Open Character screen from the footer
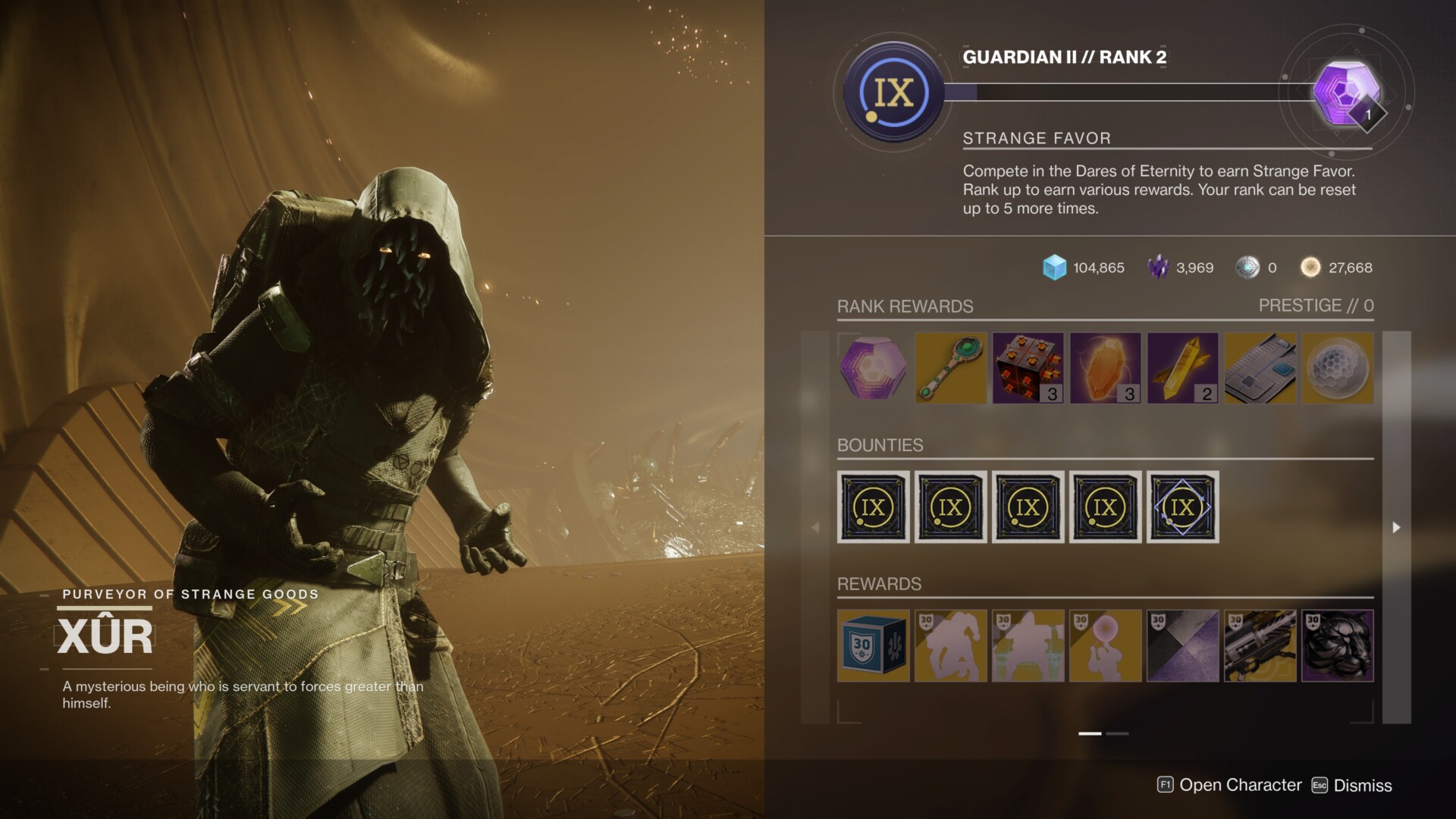Viewport: 1456px width, 819px height. [1230, 786]
